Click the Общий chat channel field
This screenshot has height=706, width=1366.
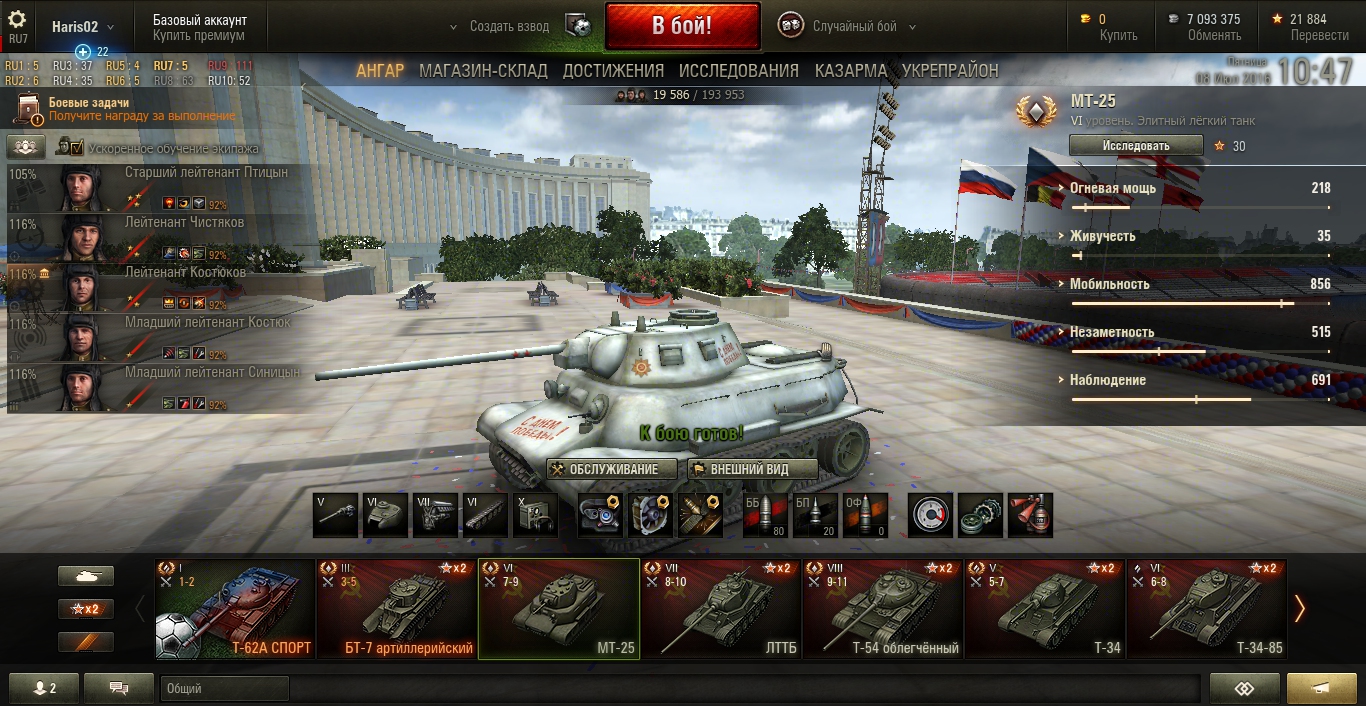pyautogui.click(x=224, y=689)
